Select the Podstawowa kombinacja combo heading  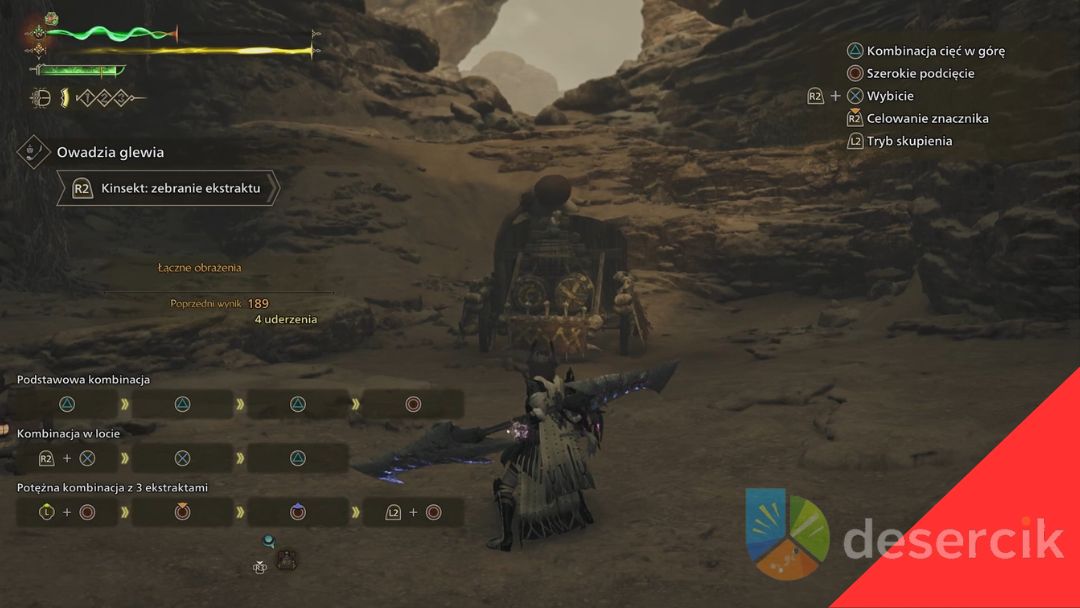tap(83, 380)
